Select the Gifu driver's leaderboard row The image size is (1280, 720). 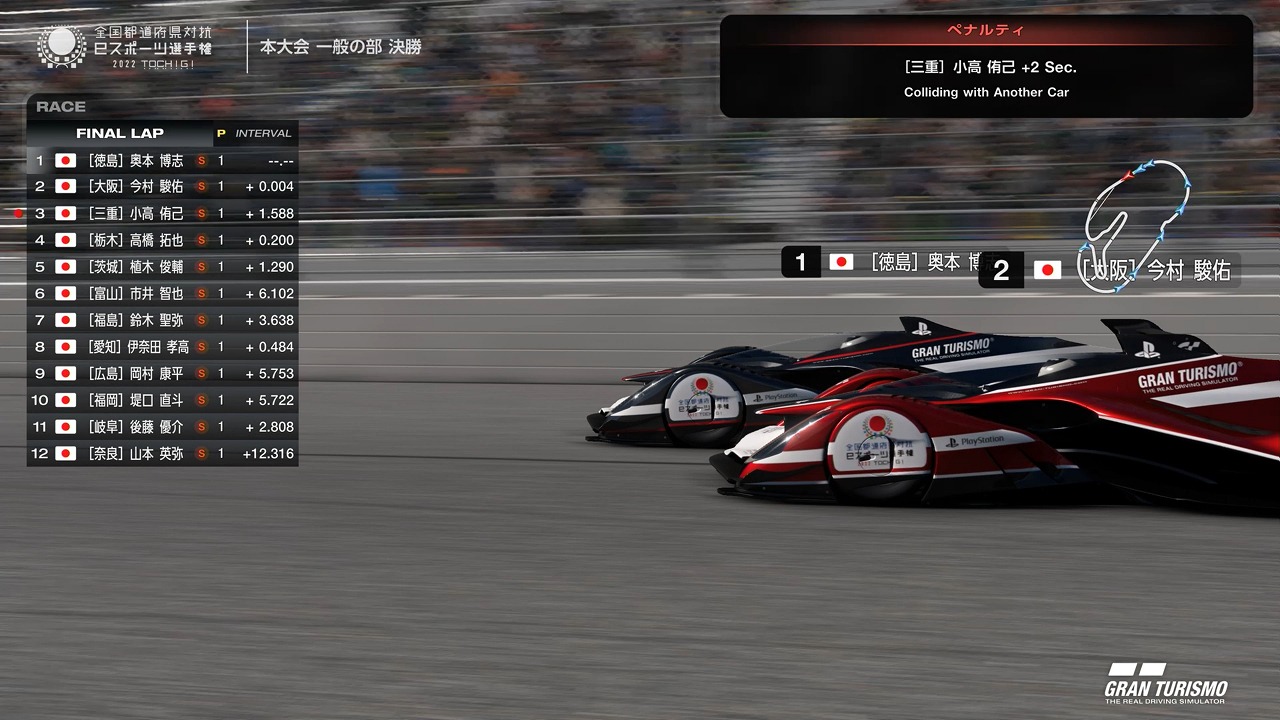[x=162, y=427]
